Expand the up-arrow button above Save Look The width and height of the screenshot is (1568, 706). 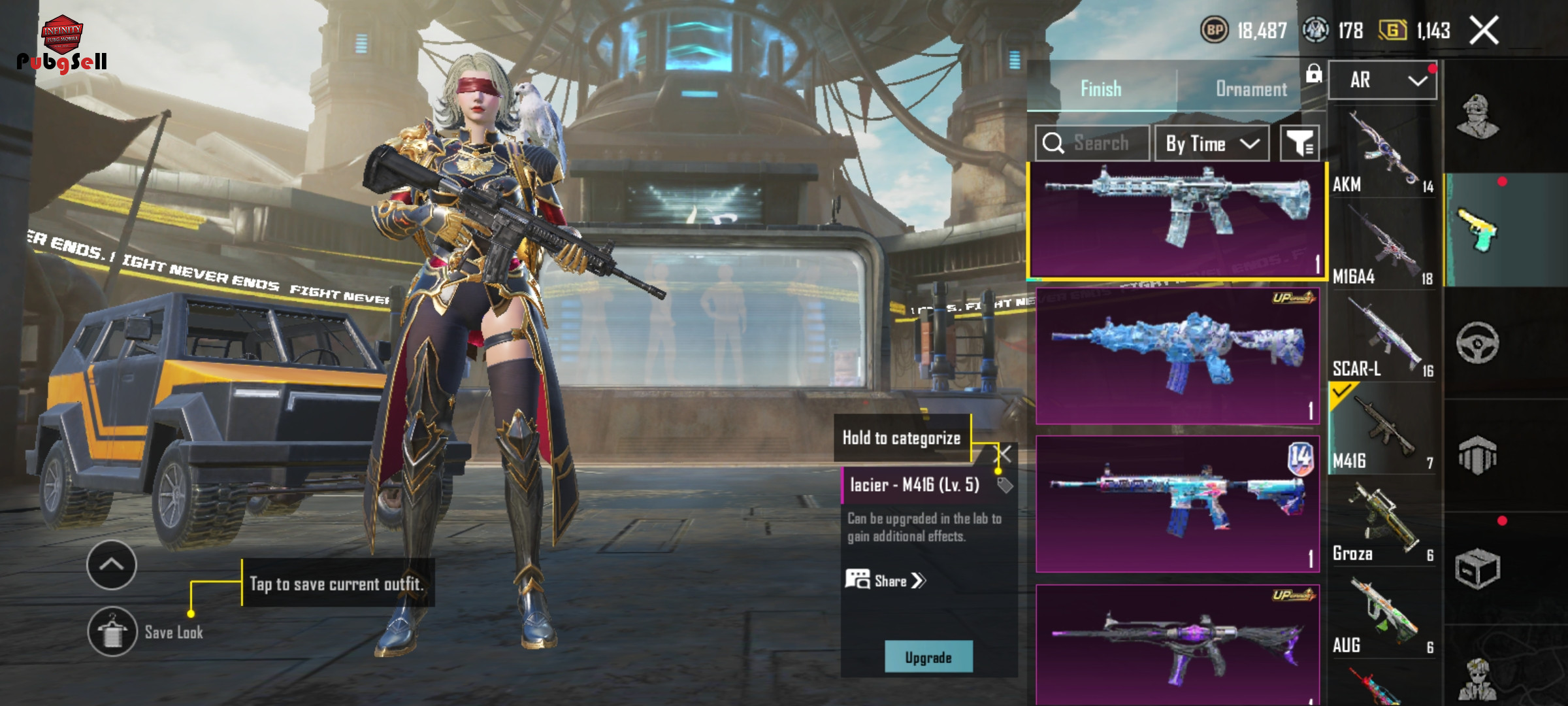click(112, 565)
